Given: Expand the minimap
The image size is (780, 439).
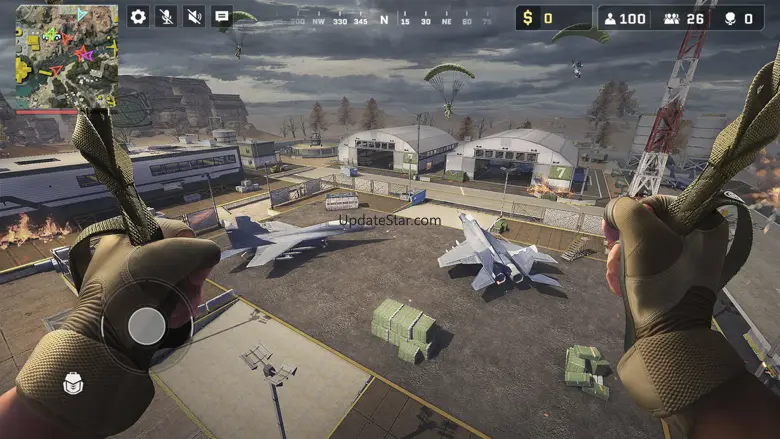Looking at the screenshot, I should click(x=67, y=56).
